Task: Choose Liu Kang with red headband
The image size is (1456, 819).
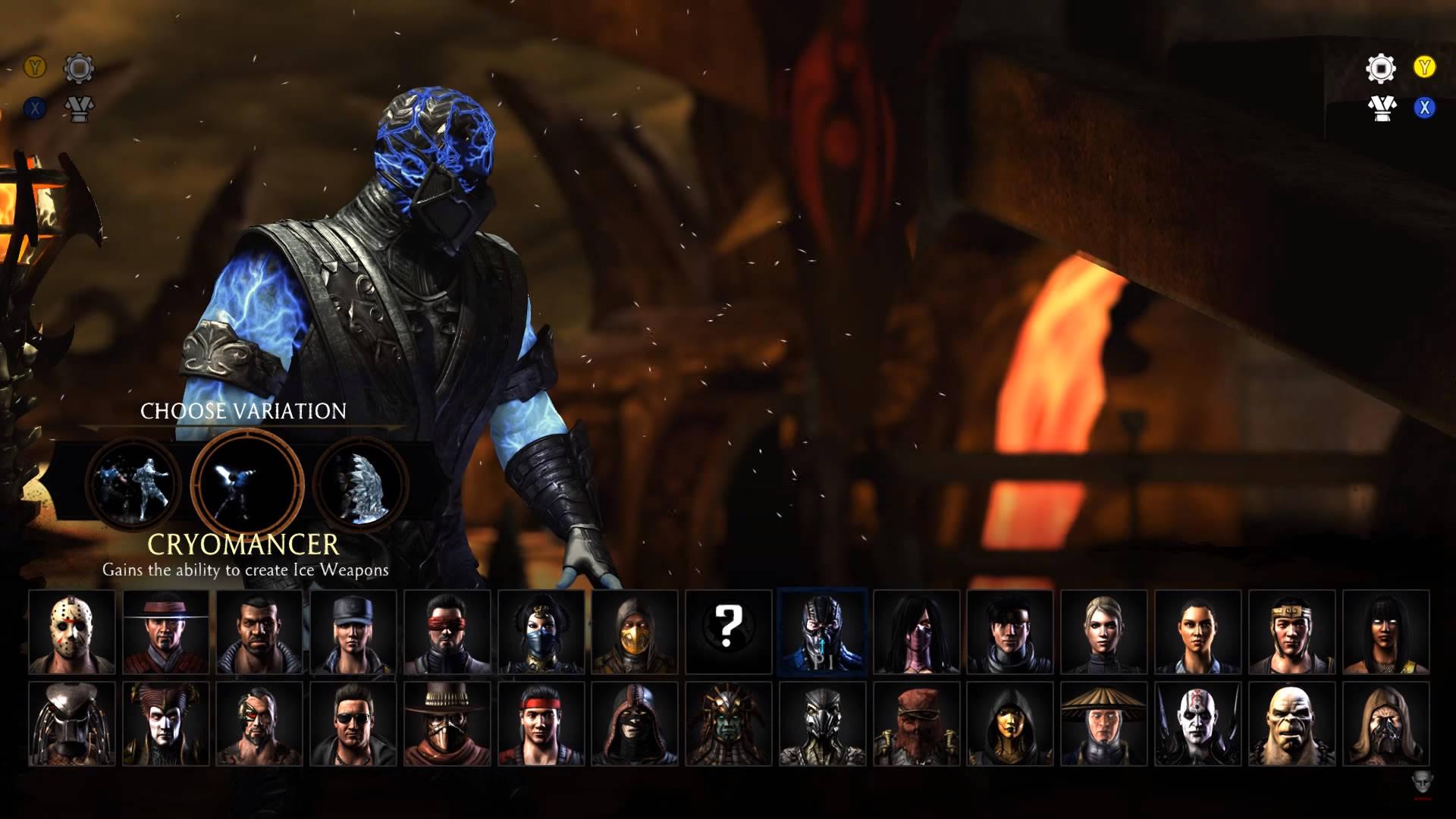Action: click(x=541, y=723)
